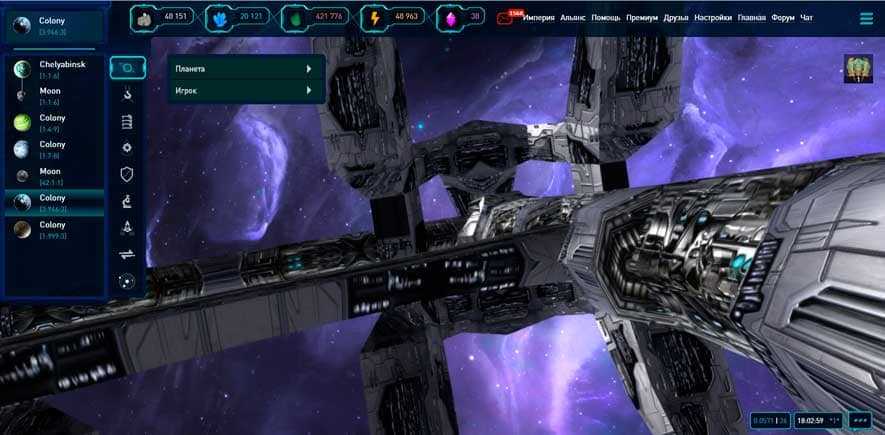Click the three-dots button

tap(859, 419)
